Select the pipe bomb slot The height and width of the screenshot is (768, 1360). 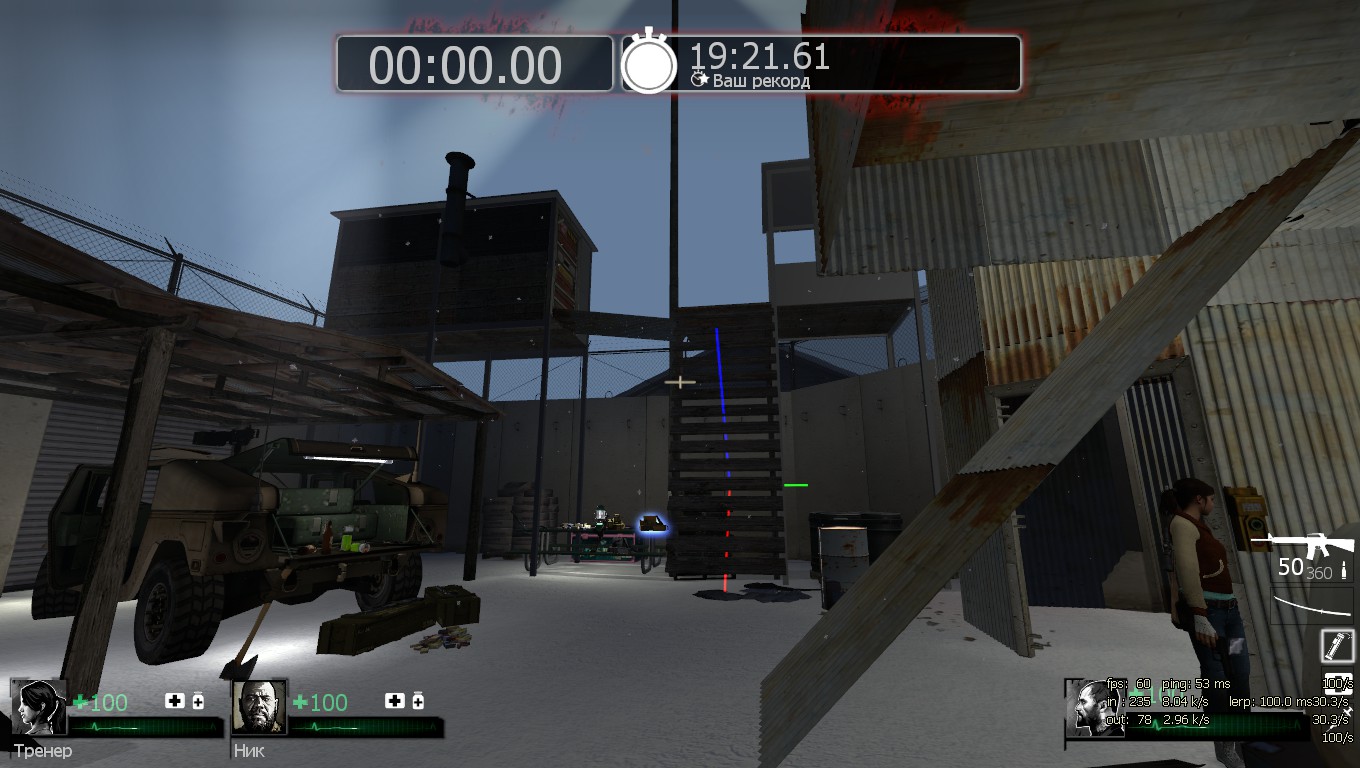(x=1336, y=645)
